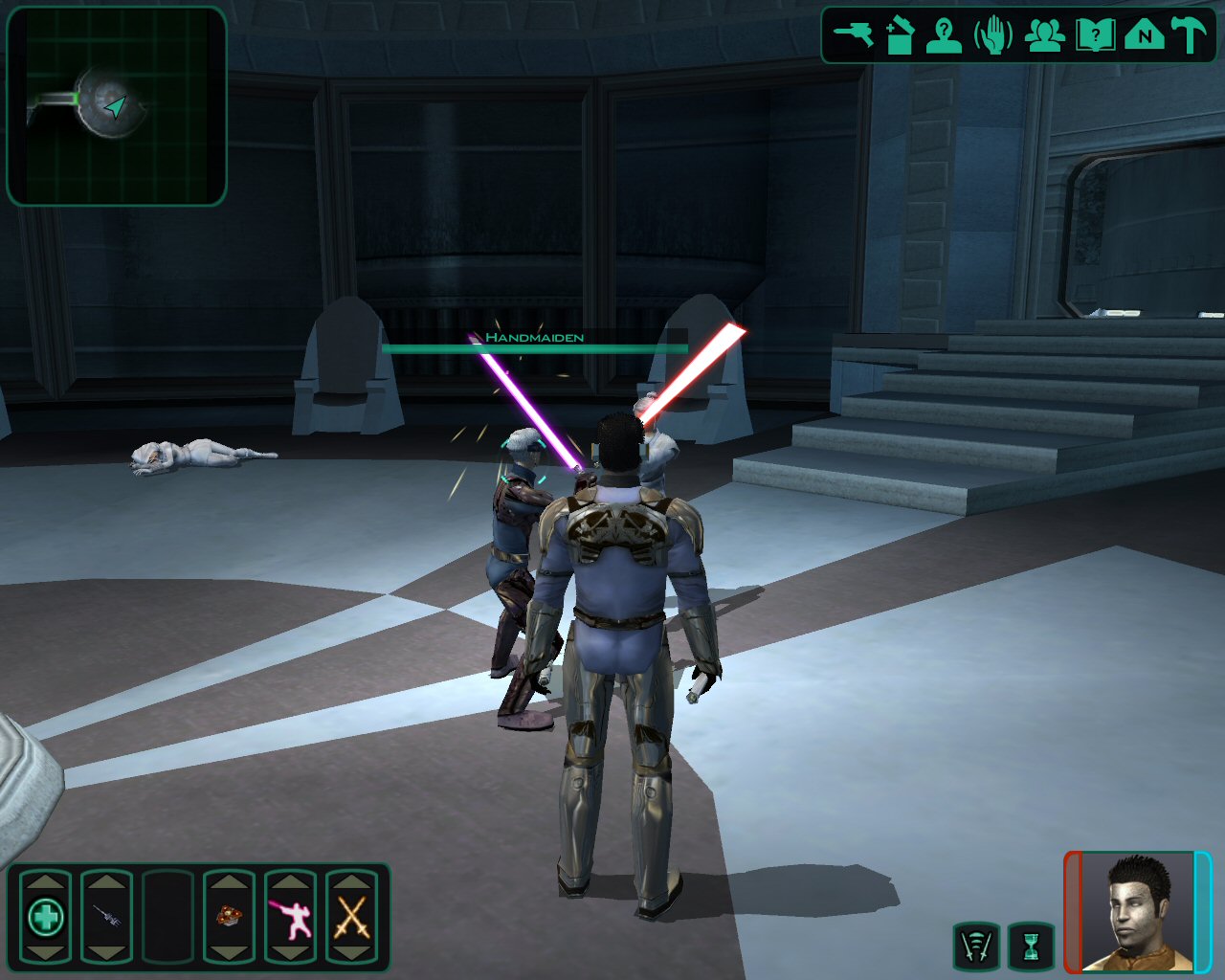The width and height of the screenshot is (1225, 980).
Task: Select the stimulant syringe item slot
Action: tap(106, 918)
